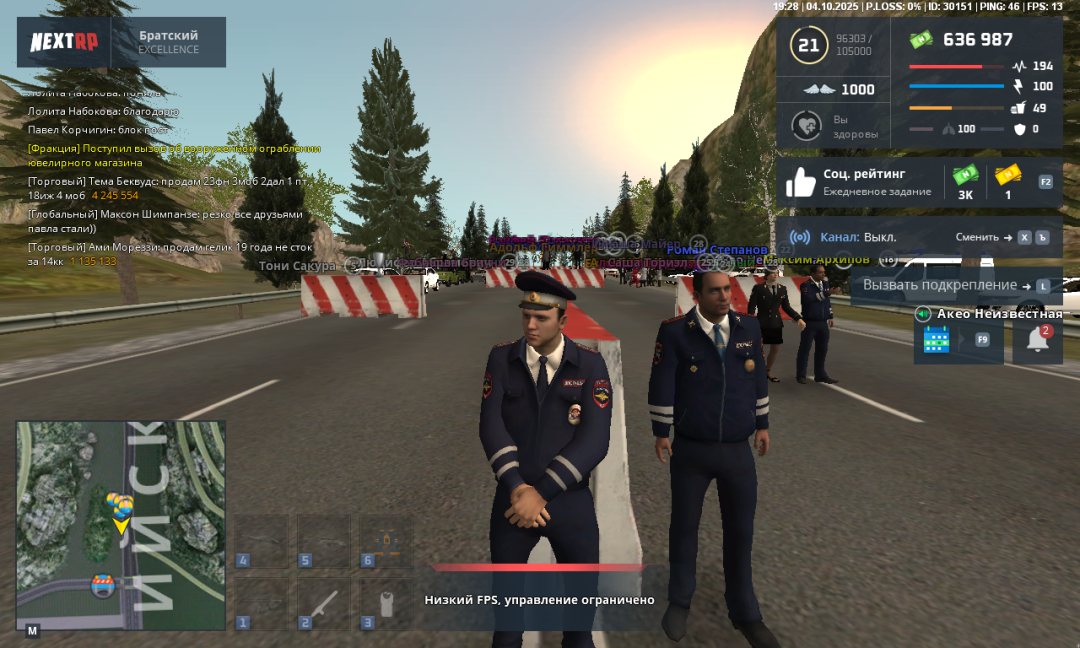
Task: Click the level 21 experience circle
Action: click(808, 45)
